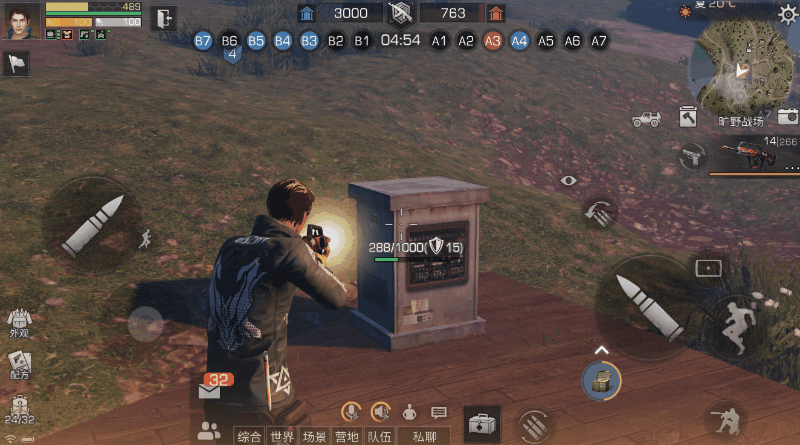Switch to the 世界 chat tab
Image resolution: width=800 pixels, height=445 pixels.
[283, 436]
